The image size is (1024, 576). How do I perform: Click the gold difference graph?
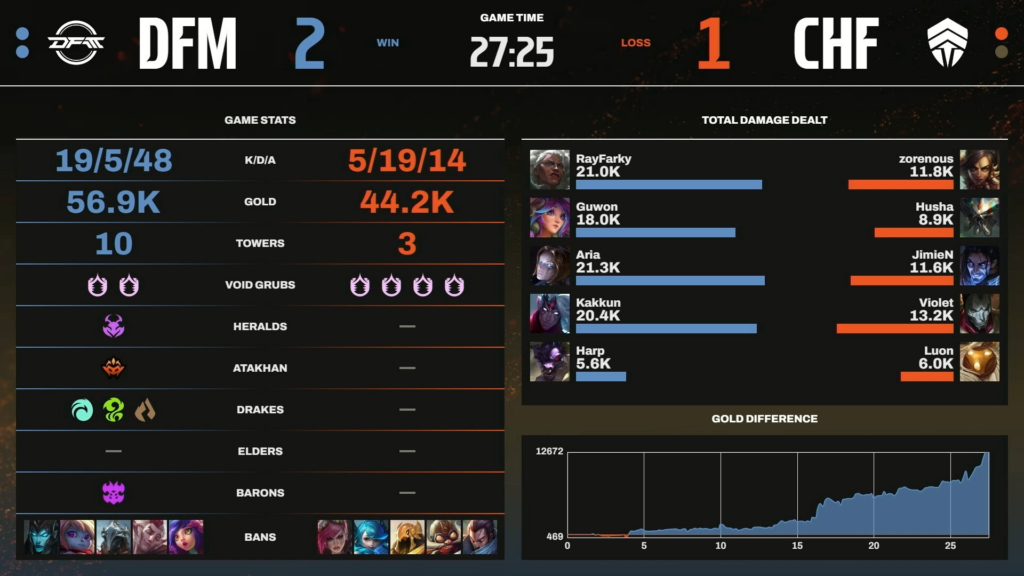(777, 495)
